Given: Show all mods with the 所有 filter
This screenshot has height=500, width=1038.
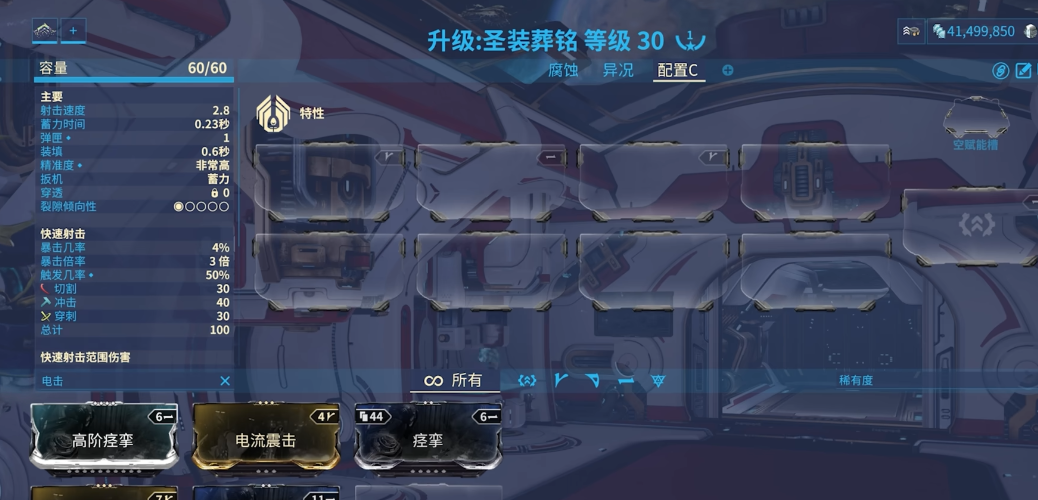Looking at the screenshot, I should tap(453, 380).
